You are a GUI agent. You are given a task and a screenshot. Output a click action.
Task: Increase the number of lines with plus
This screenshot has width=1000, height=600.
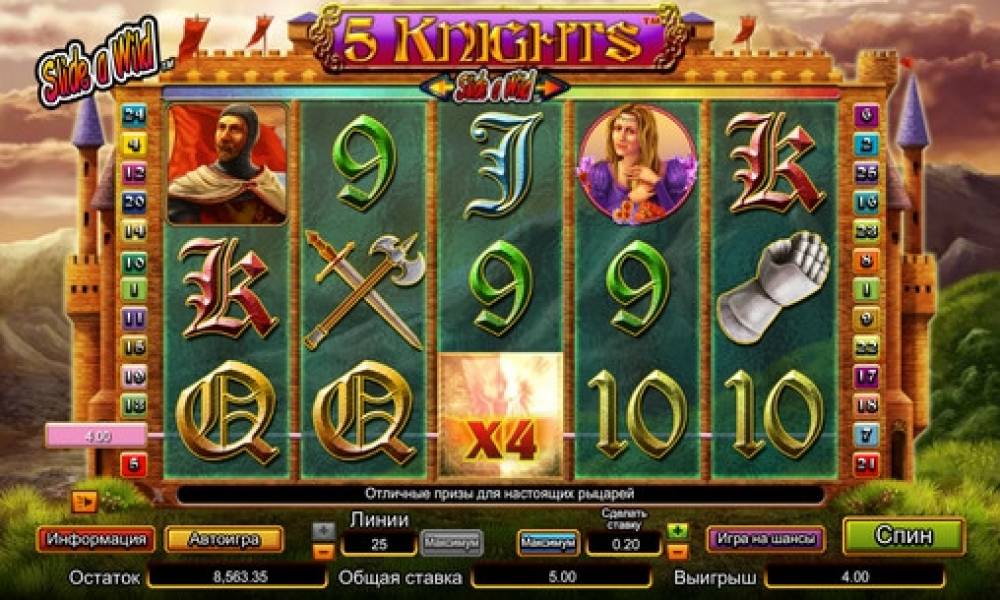pyautogui.click(x=323, y=529)
